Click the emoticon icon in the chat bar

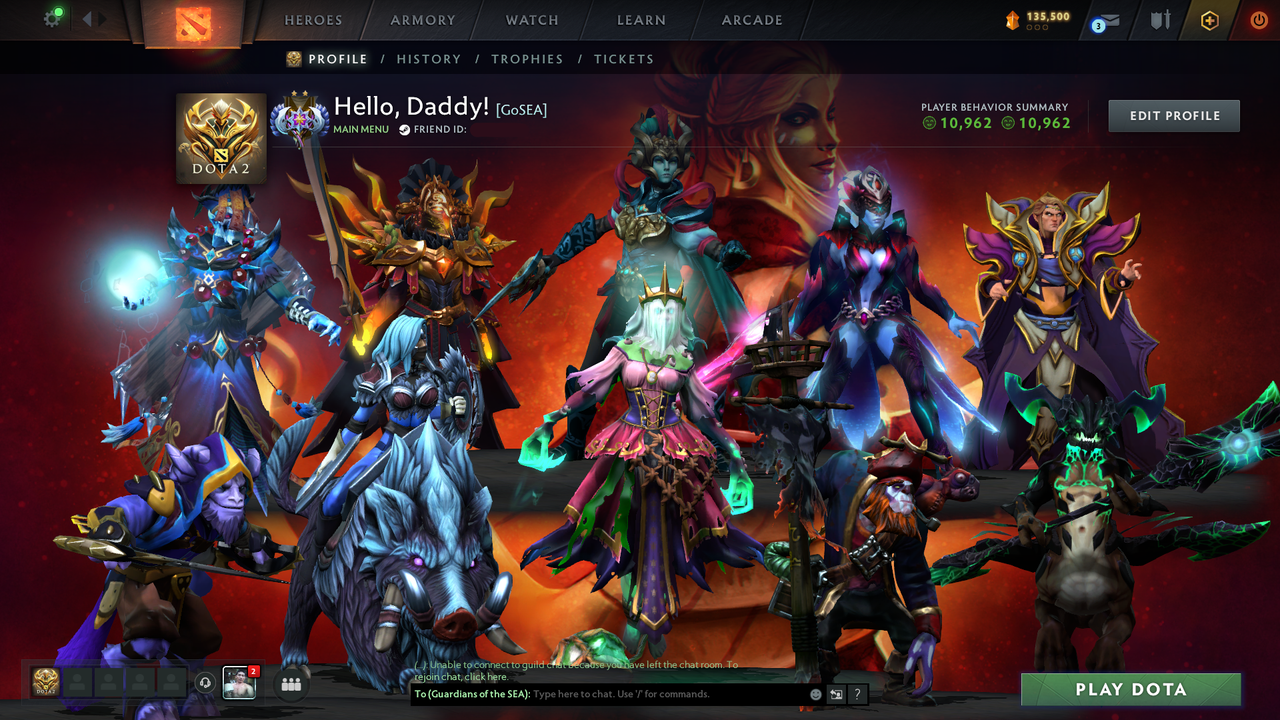815,694
